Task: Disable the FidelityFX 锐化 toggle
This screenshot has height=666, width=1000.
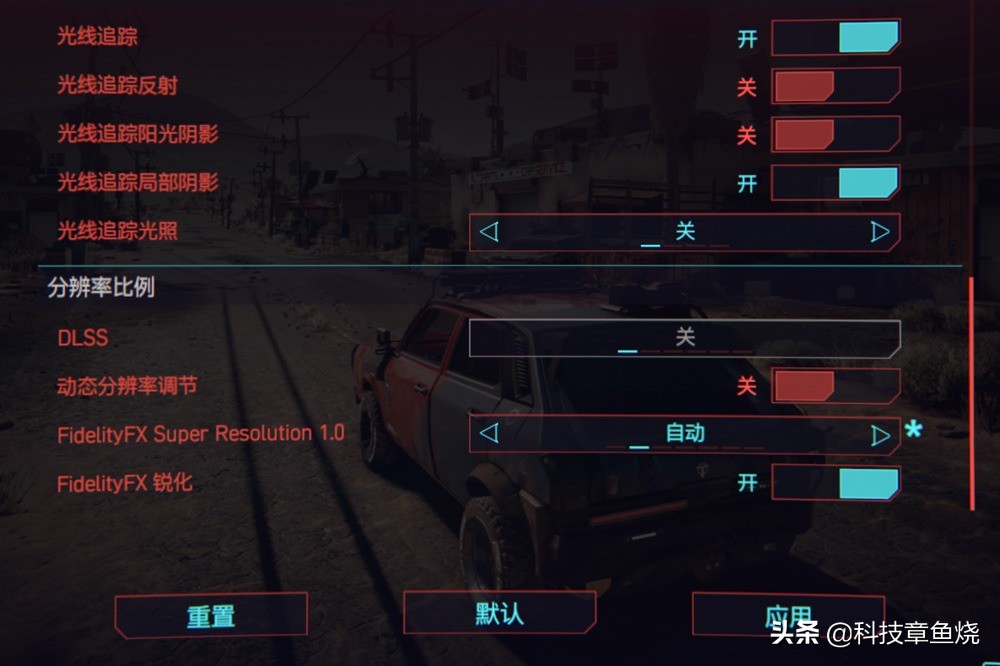Action: [835, 483]
